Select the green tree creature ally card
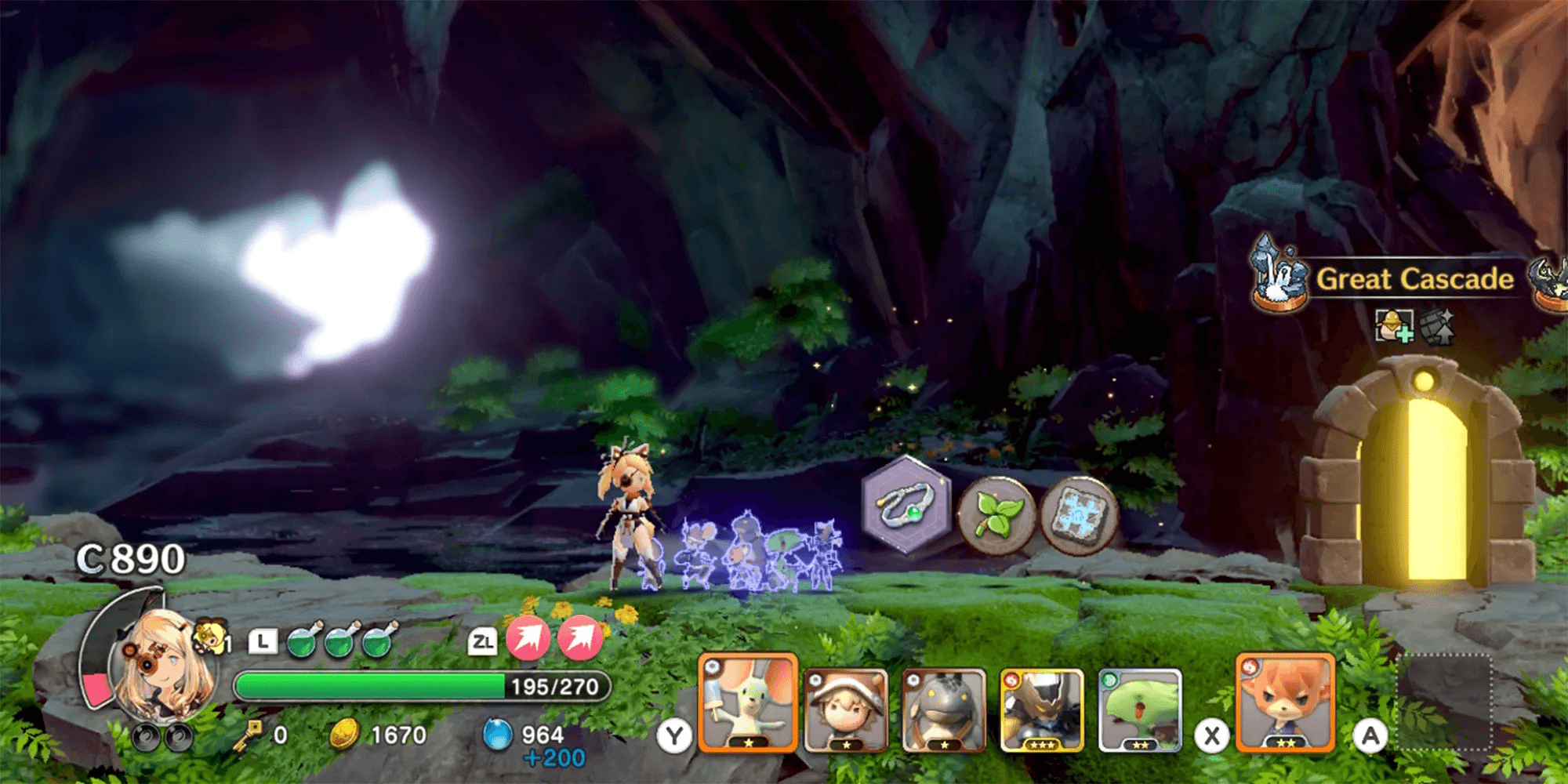The width and height of the screenshot is (1568, 784). (x=1140, y=710)
